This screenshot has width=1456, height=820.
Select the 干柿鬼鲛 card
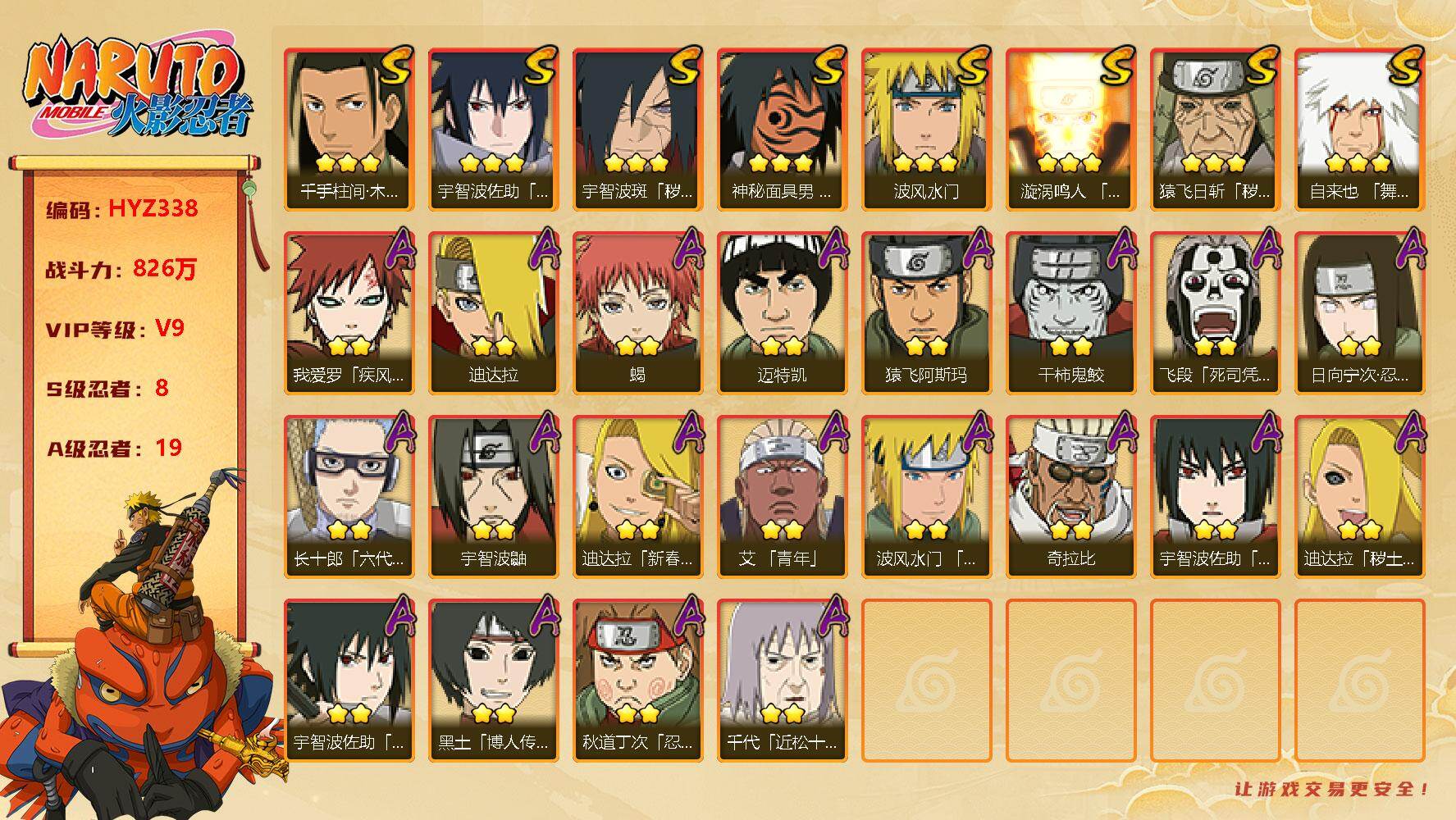(1070, 312)
